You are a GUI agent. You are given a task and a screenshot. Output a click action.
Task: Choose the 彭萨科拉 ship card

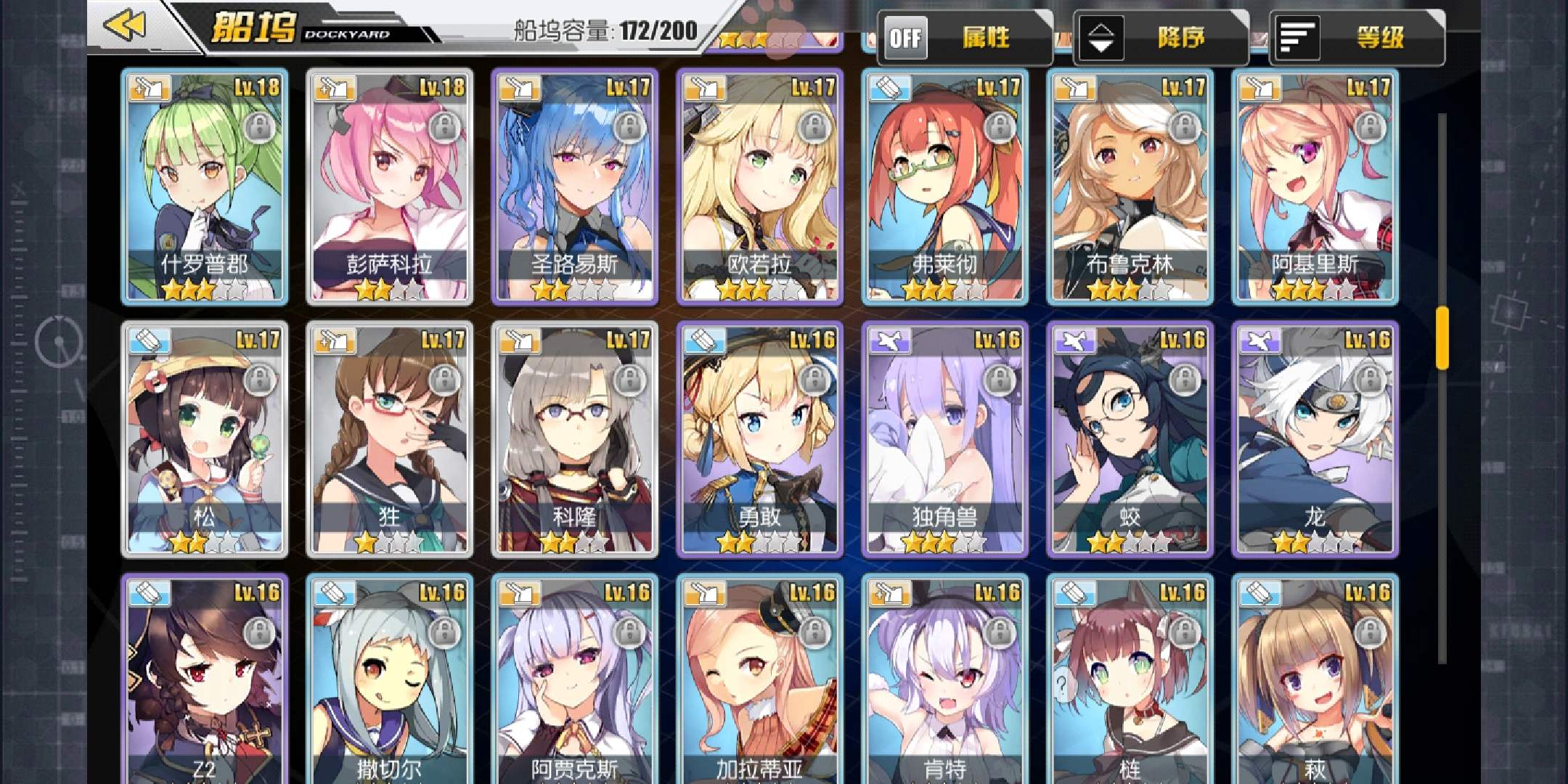390,187
